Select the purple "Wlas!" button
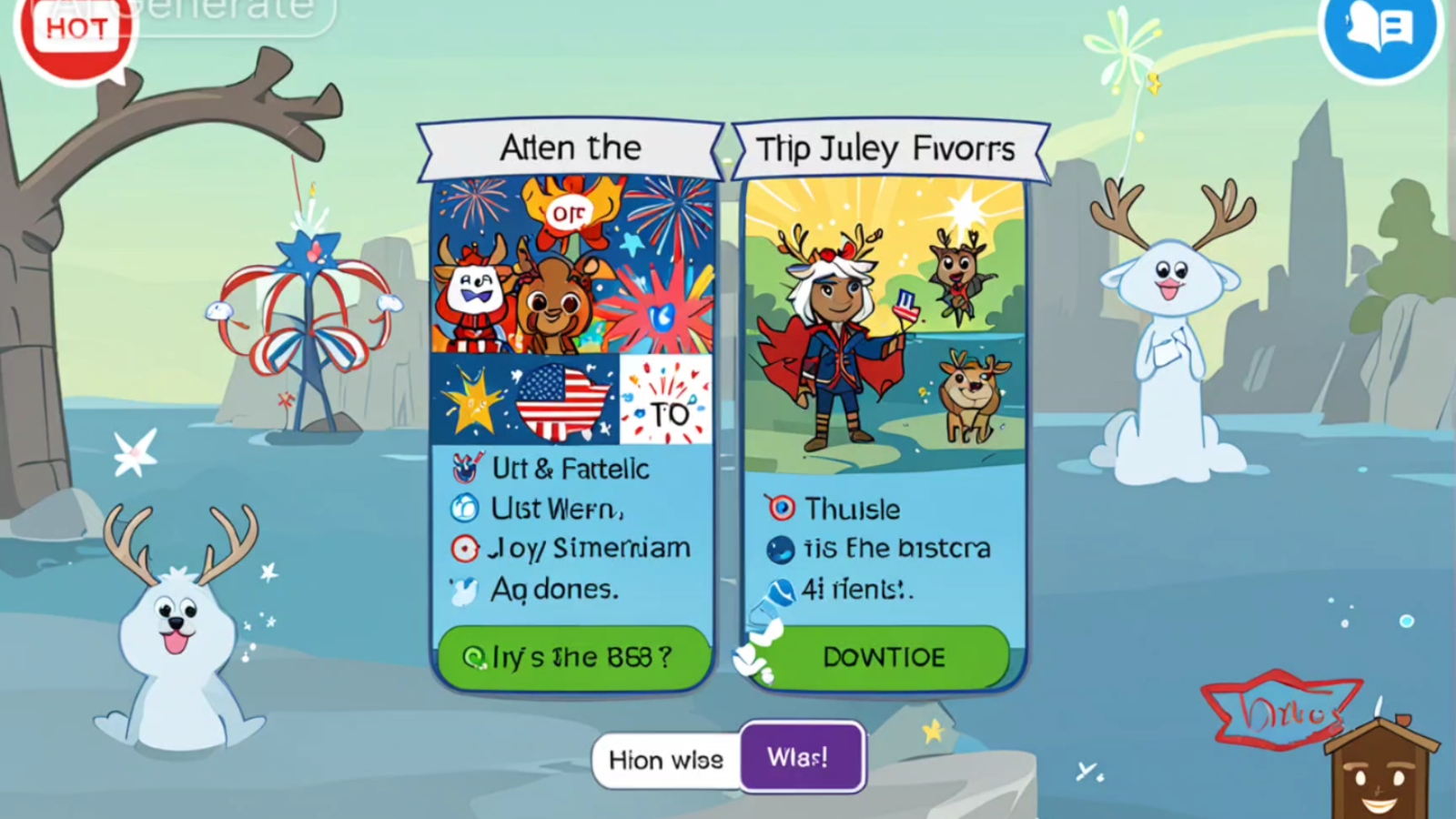Image resolution: width=1456 pixels, height=819 pixels. coord(800,757)
